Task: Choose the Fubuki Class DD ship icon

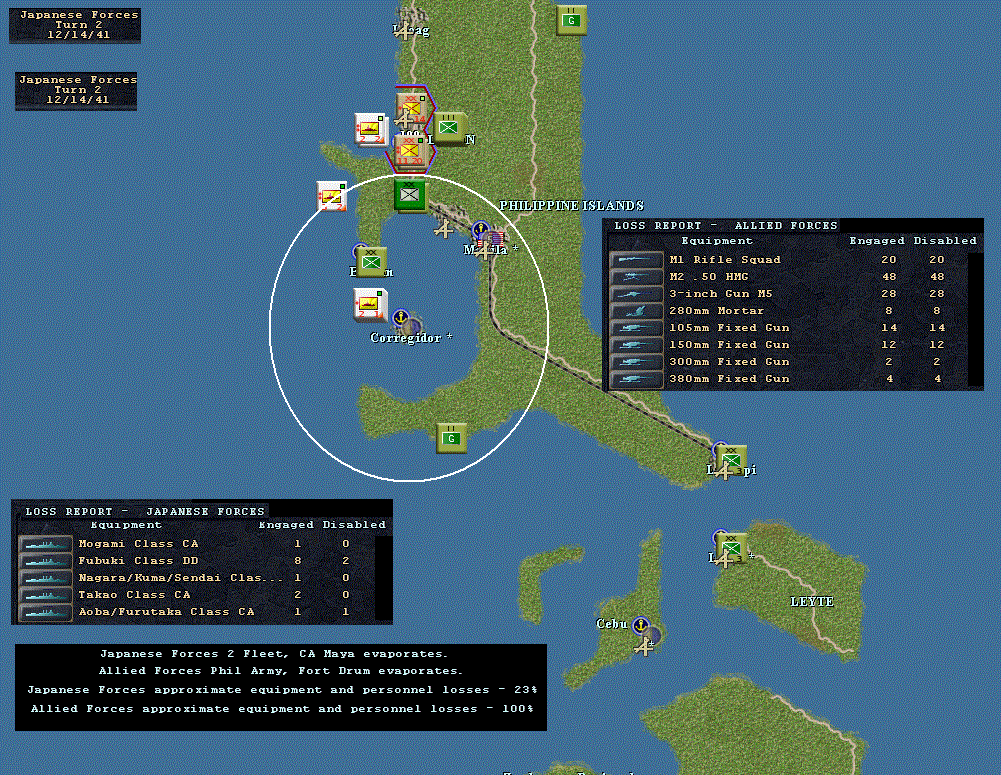Action: click(45, 561)
